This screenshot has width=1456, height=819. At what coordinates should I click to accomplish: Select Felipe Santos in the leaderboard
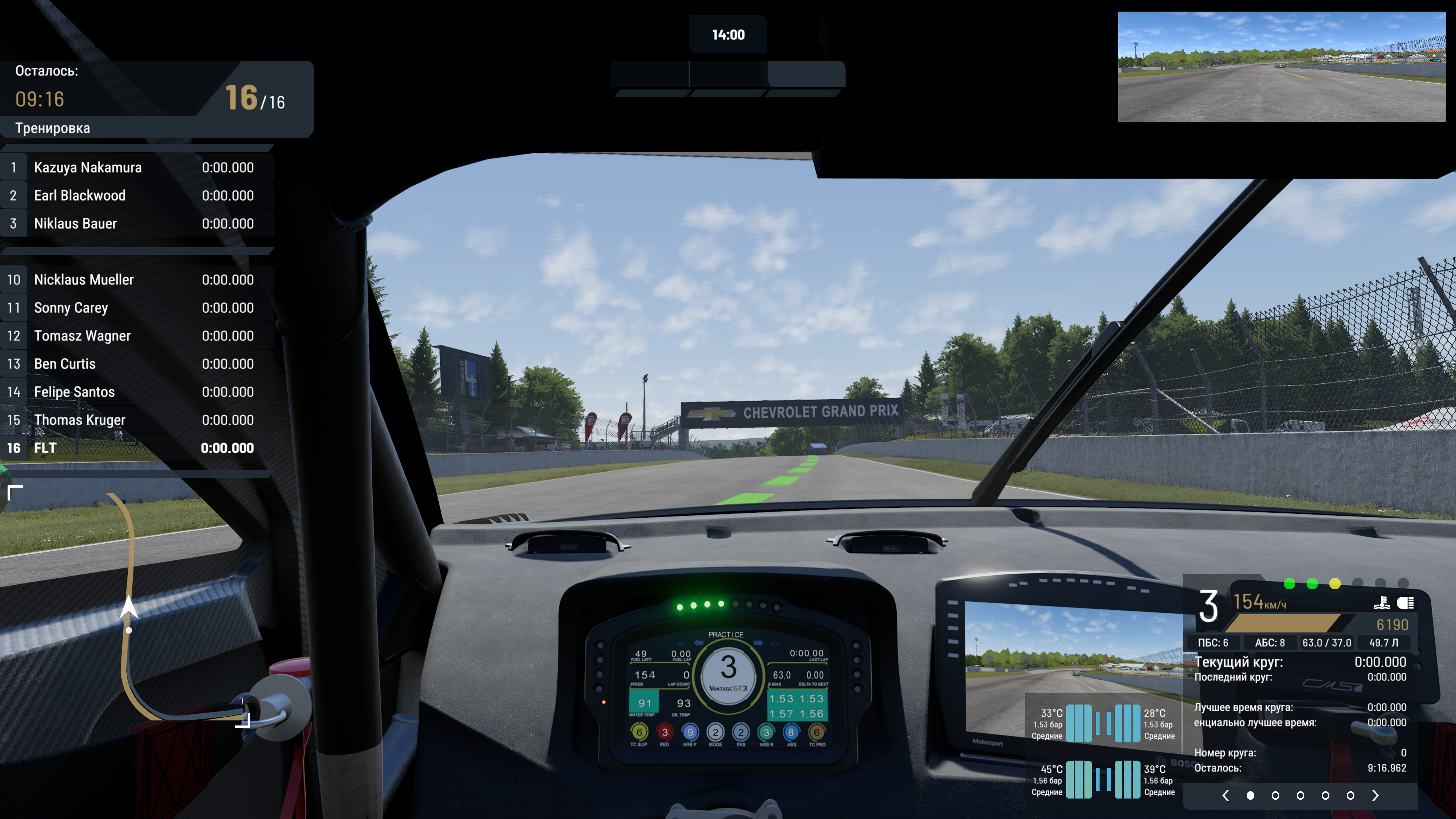(136, 392)
